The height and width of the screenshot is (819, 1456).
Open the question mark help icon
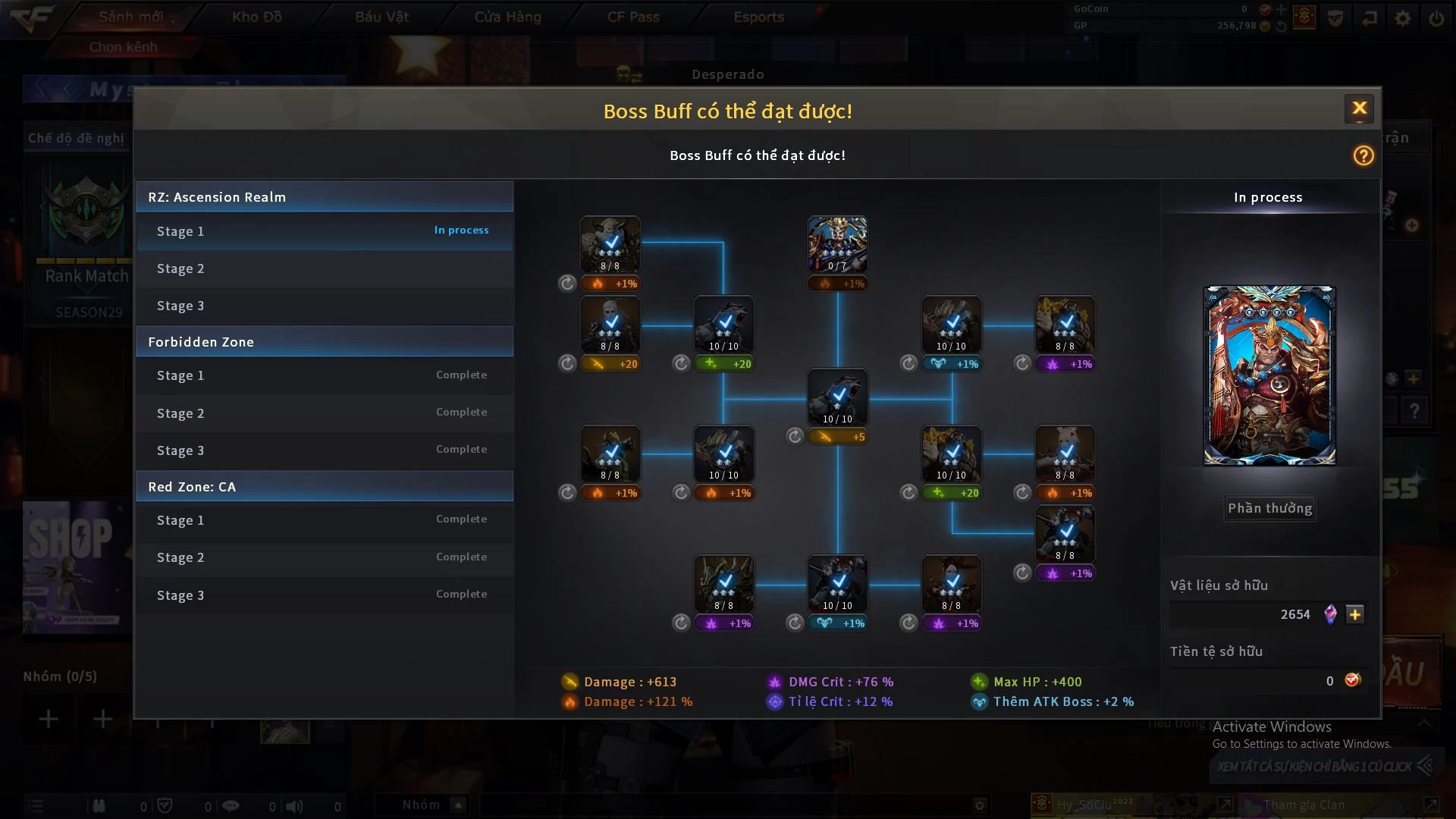point(1363,155)
